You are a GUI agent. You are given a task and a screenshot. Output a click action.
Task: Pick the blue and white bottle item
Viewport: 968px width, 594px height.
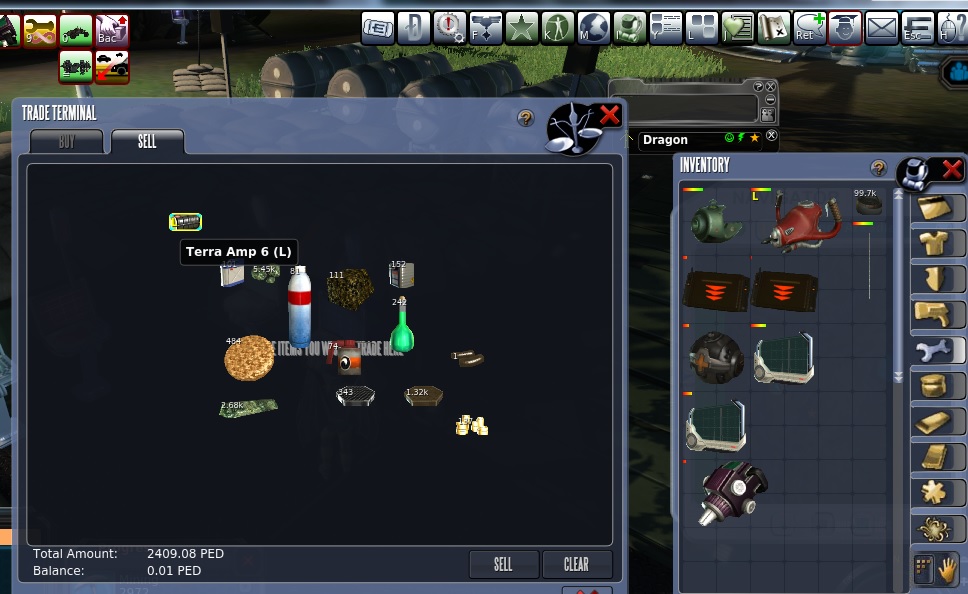click(300, 308)
